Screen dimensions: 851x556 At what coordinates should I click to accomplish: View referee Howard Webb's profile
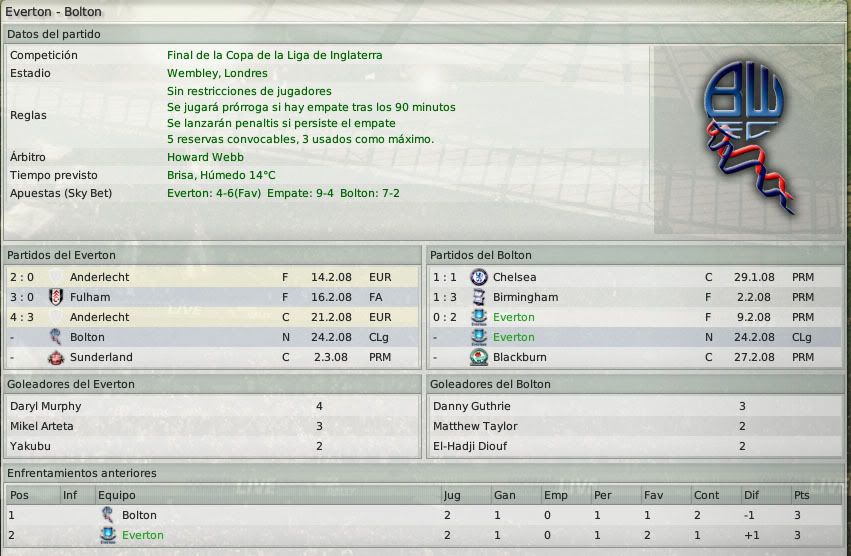pyautogui.click(x=205, y=157)
